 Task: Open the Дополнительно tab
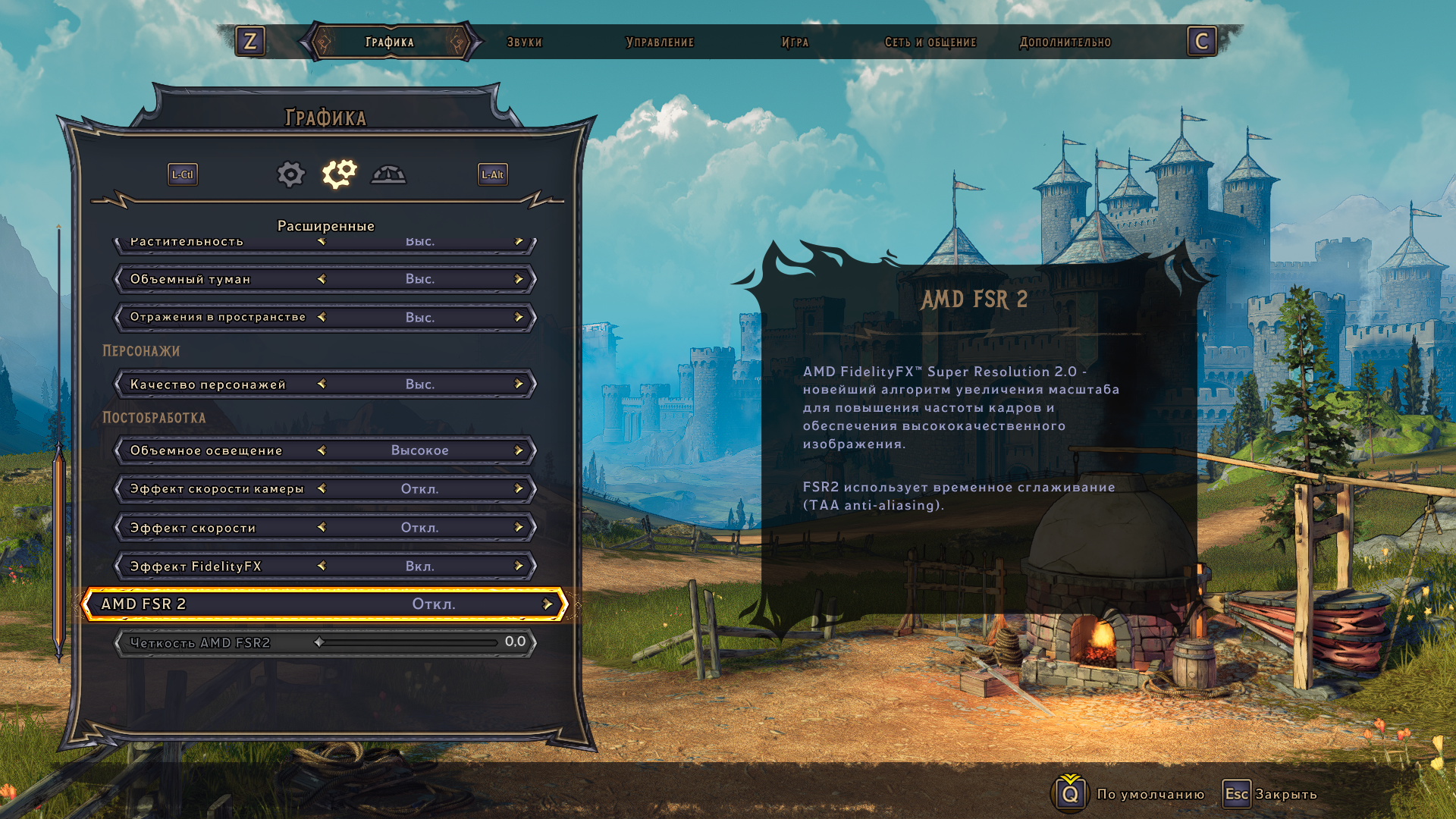[x=1065, y=42]
